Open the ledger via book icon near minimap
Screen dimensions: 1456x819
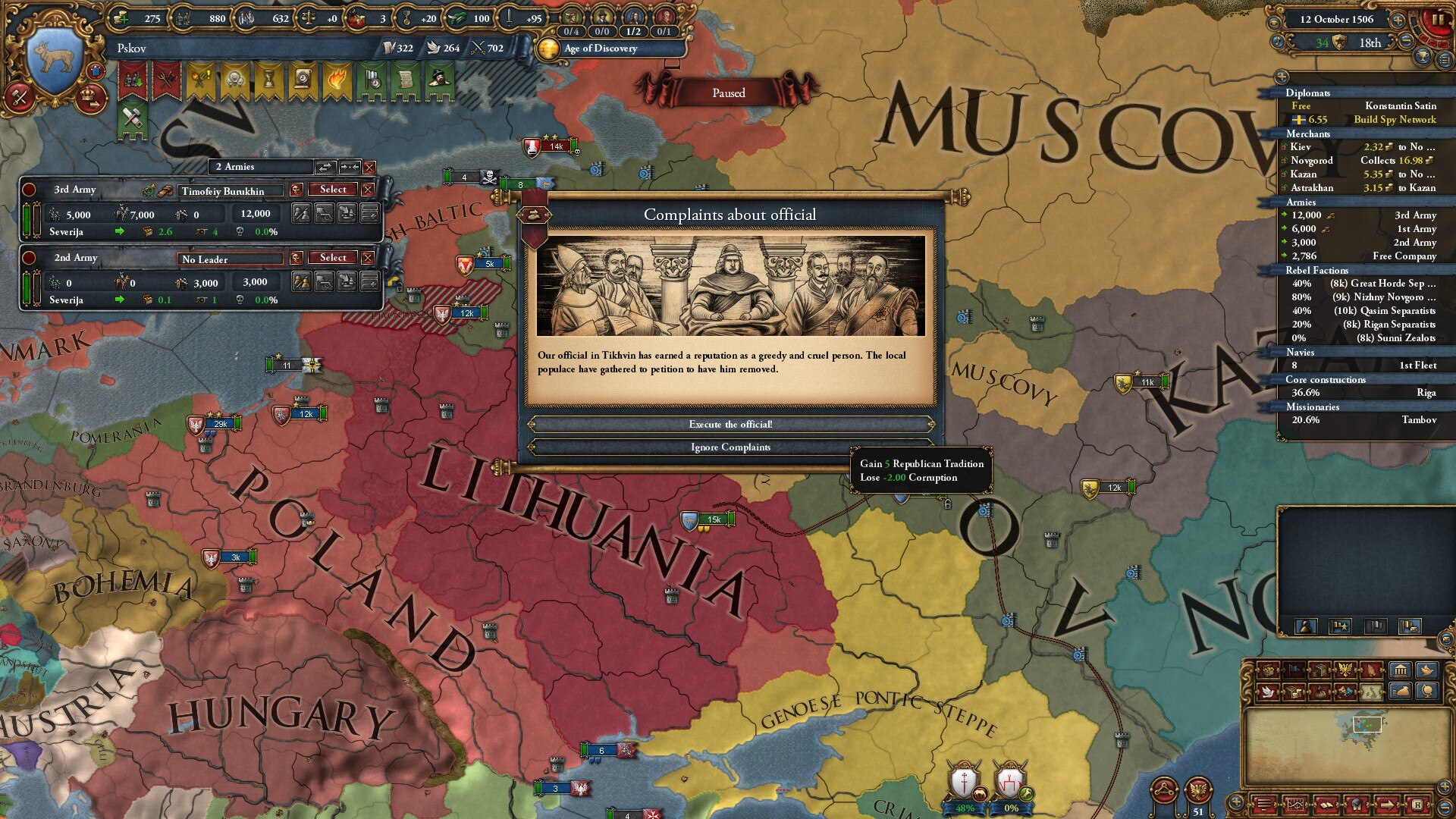(x=1326, y=805)
